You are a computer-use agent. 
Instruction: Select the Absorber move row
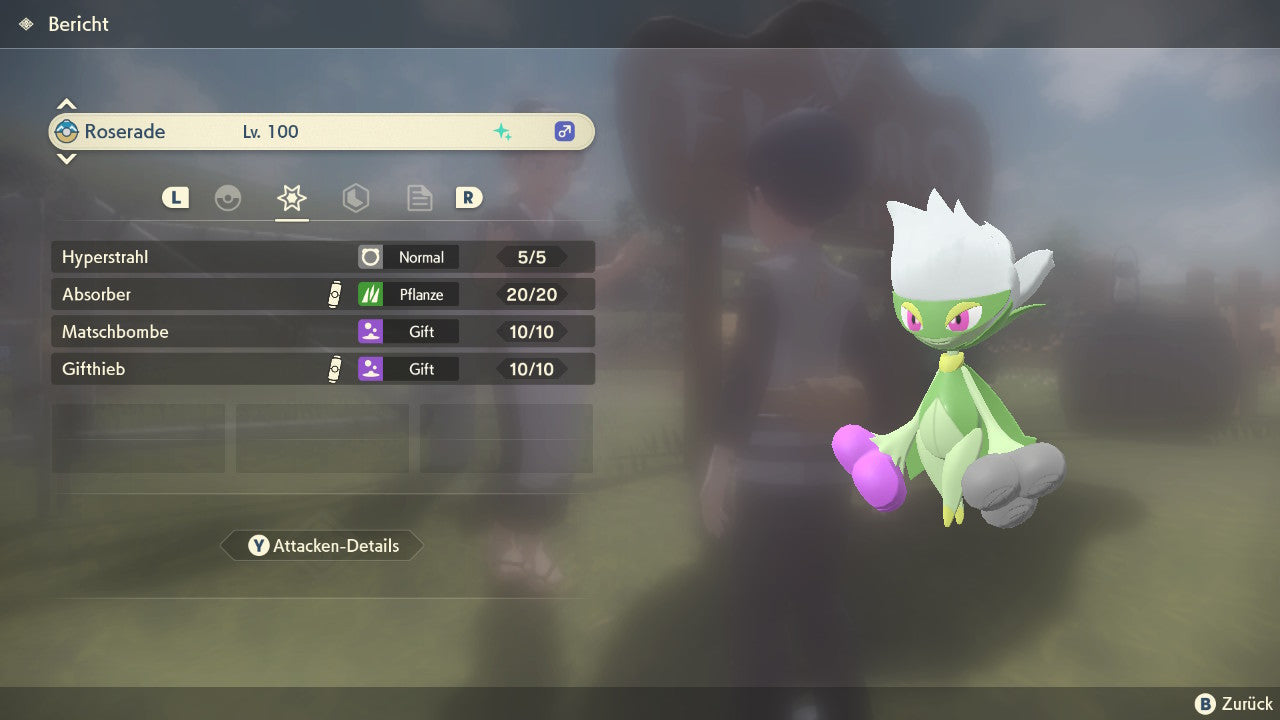point(322,294)
